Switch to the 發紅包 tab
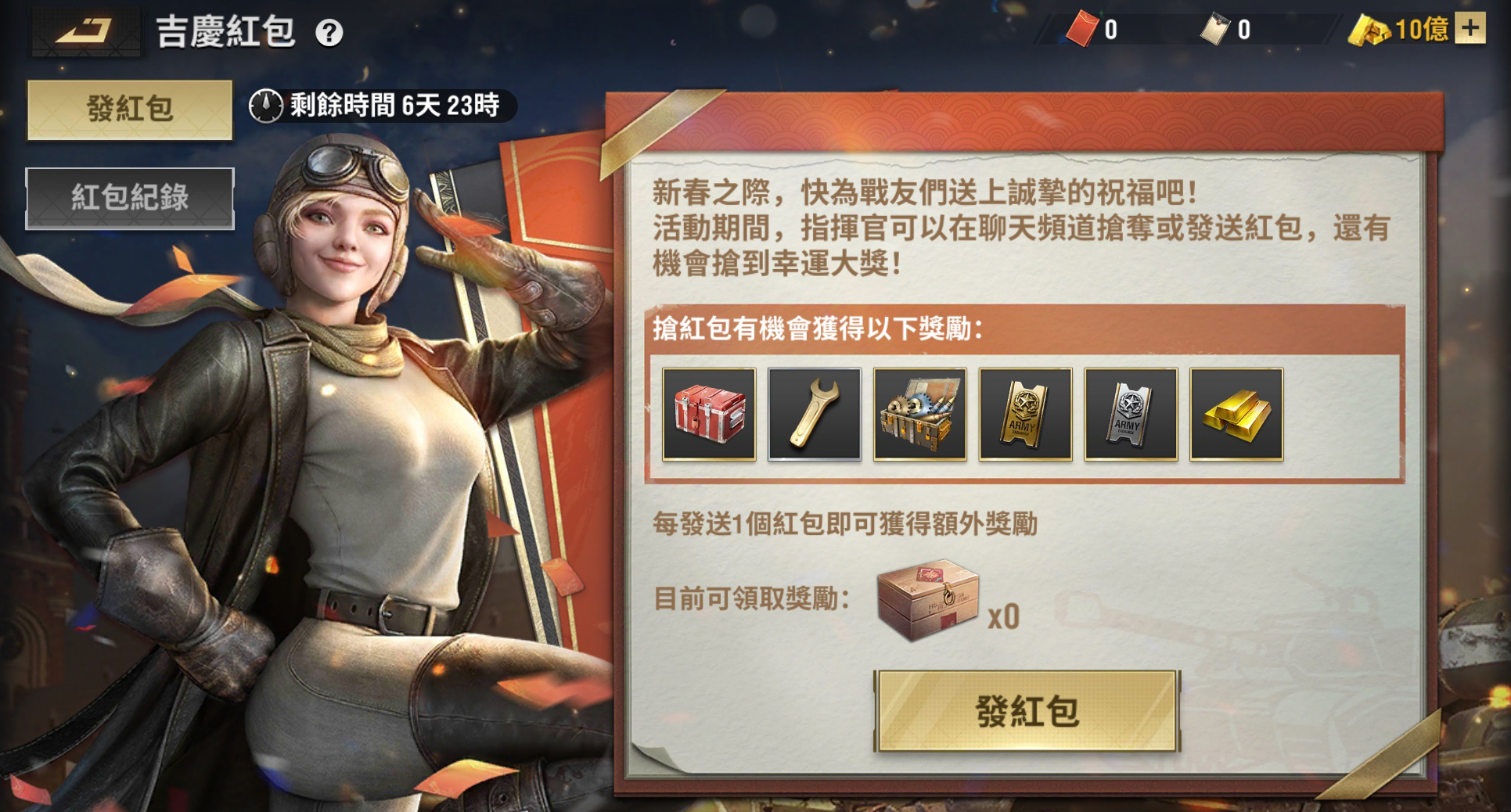 pos(128,108)
